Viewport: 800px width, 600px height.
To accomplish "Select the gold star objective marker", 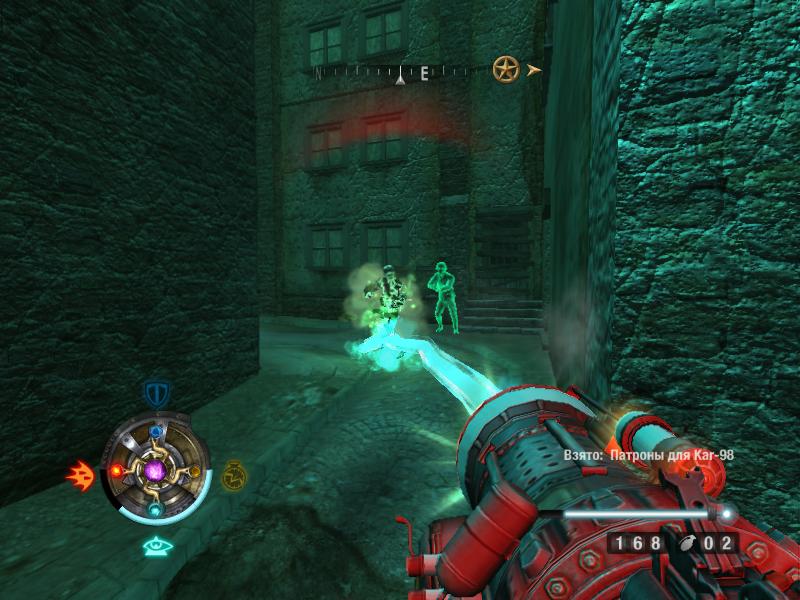I will pos(505,69).
